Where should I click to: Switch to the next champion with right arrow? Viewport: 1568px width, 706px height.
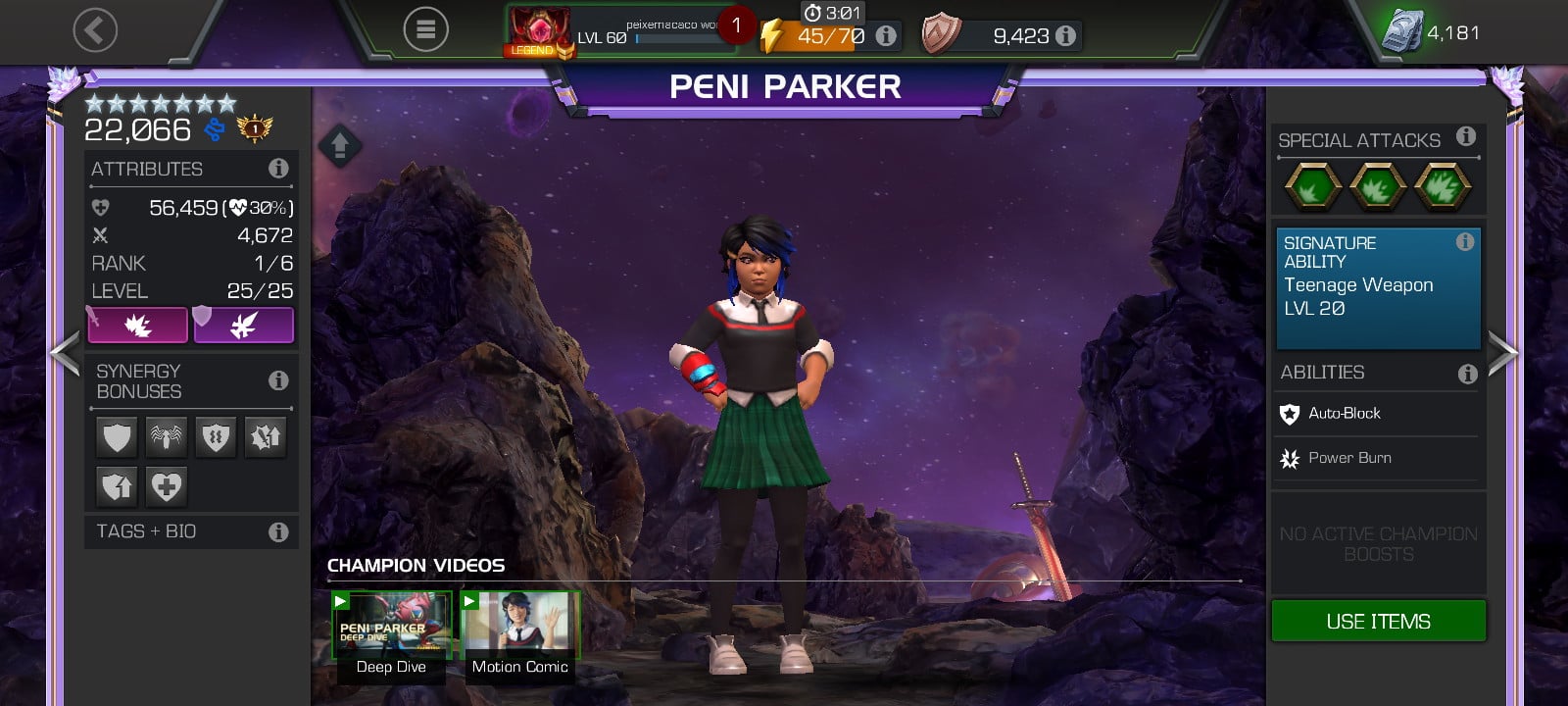1501,353
